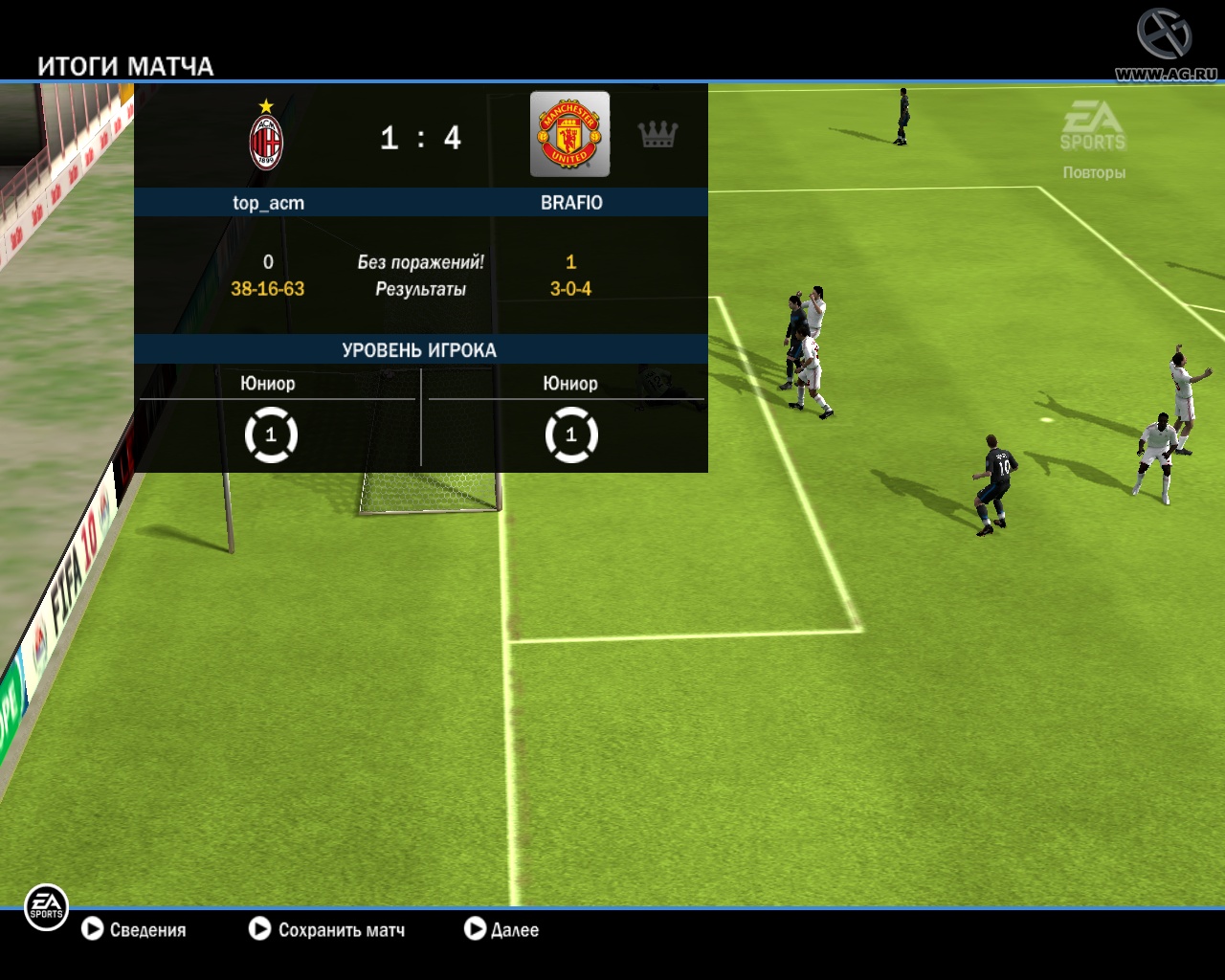This screenshot has width=1225, height=980.
Task: Click the EA Sports emblem in bottom-left corner
Action: (x=45, y=907)
